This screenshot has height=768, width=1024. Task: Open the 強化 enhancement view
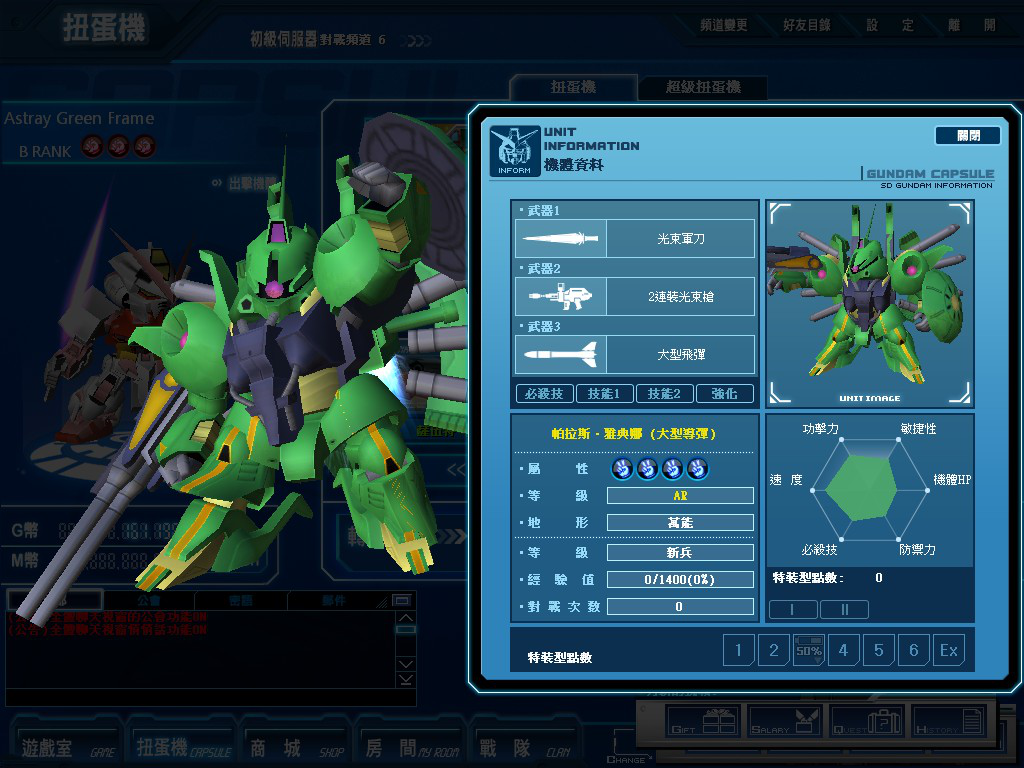pos(724,394)
